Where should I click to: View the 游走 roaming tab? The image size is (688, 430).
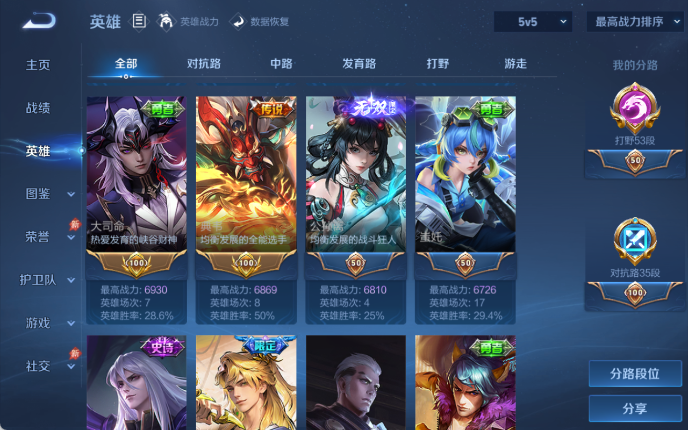click(515, 64)
